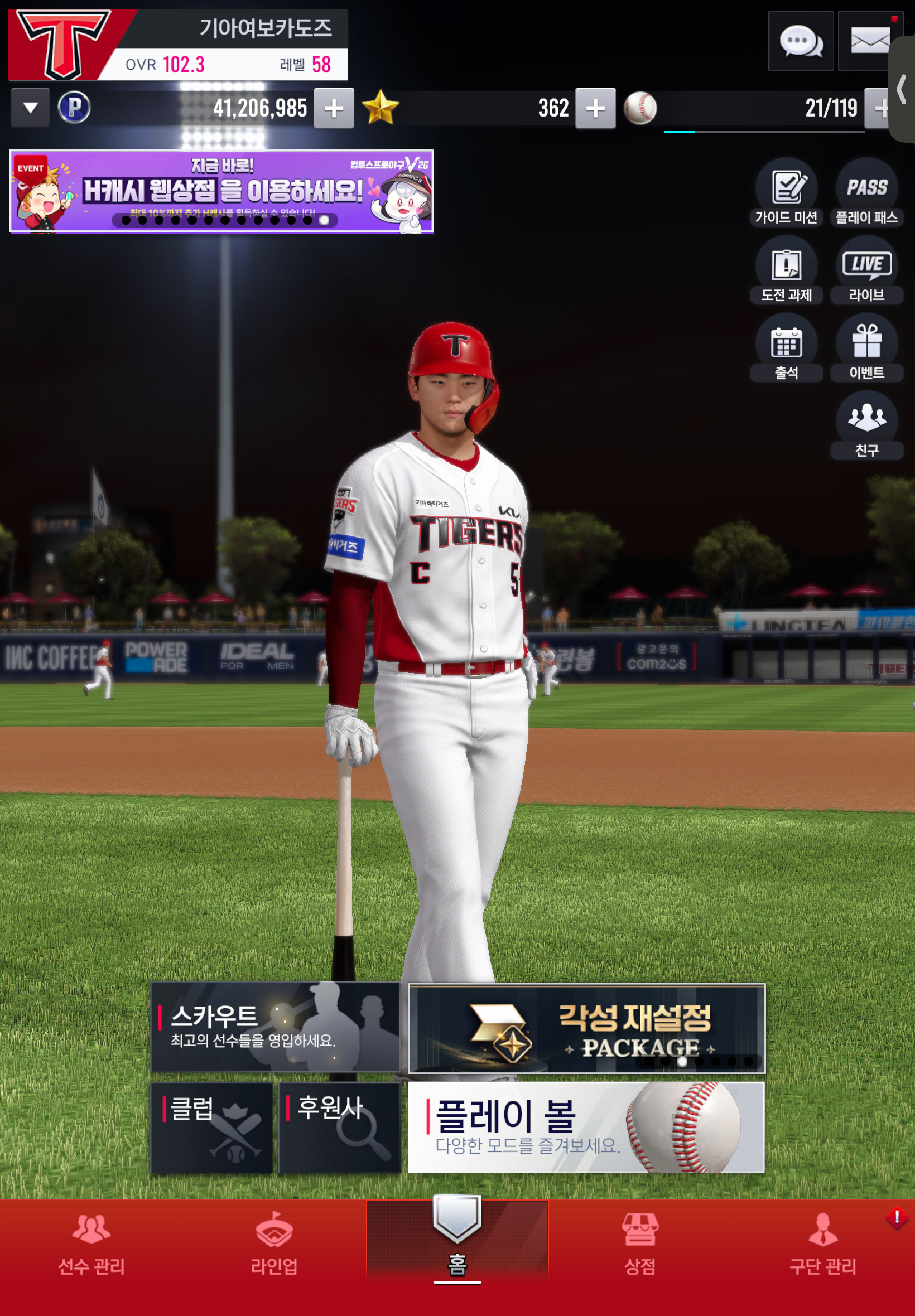Viewport: 915px width, 1316px height.
Task: Open the 친구 friends list
Action: [x=866, y=425]
